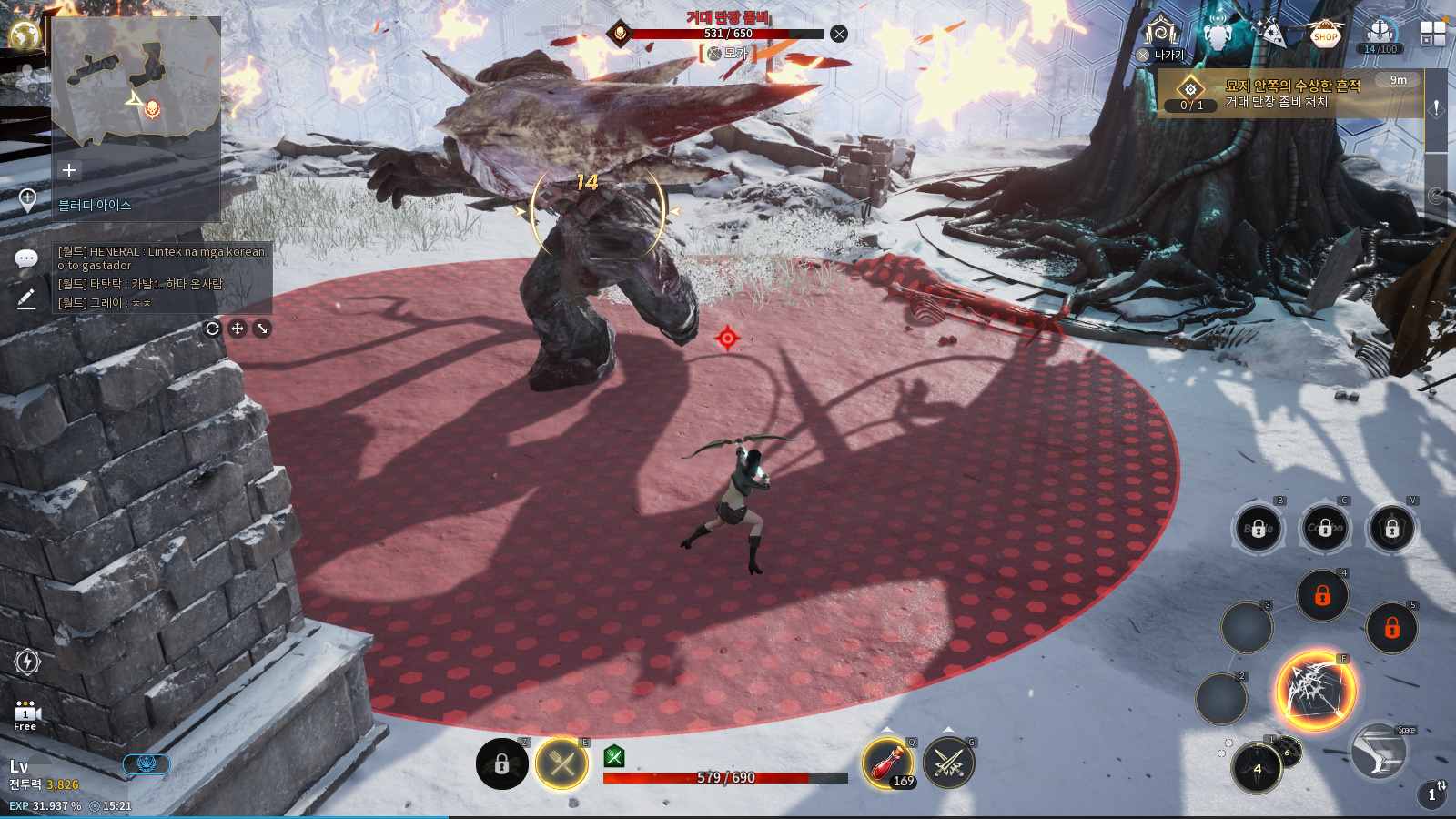Zoom in the minimap with plus button
The image size is (1456, 819).
(68, 170)
